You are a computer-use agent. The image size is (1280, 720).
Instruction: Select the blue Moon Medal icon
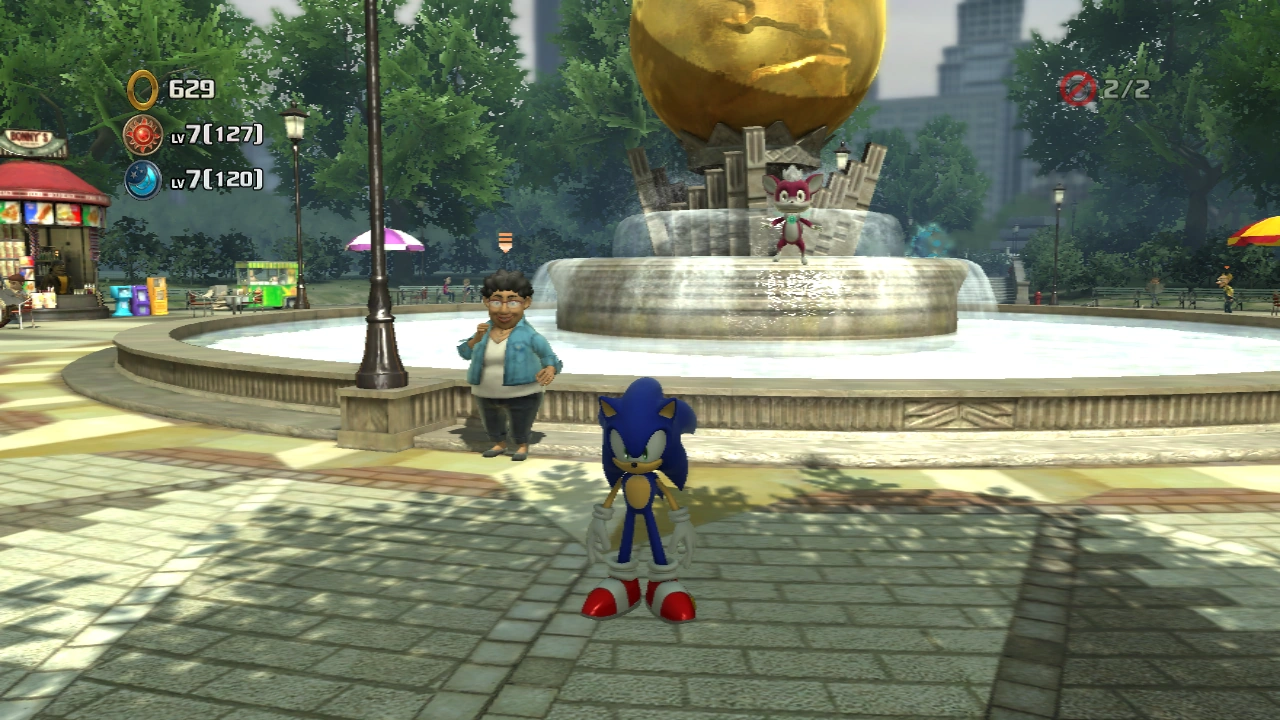143,180
